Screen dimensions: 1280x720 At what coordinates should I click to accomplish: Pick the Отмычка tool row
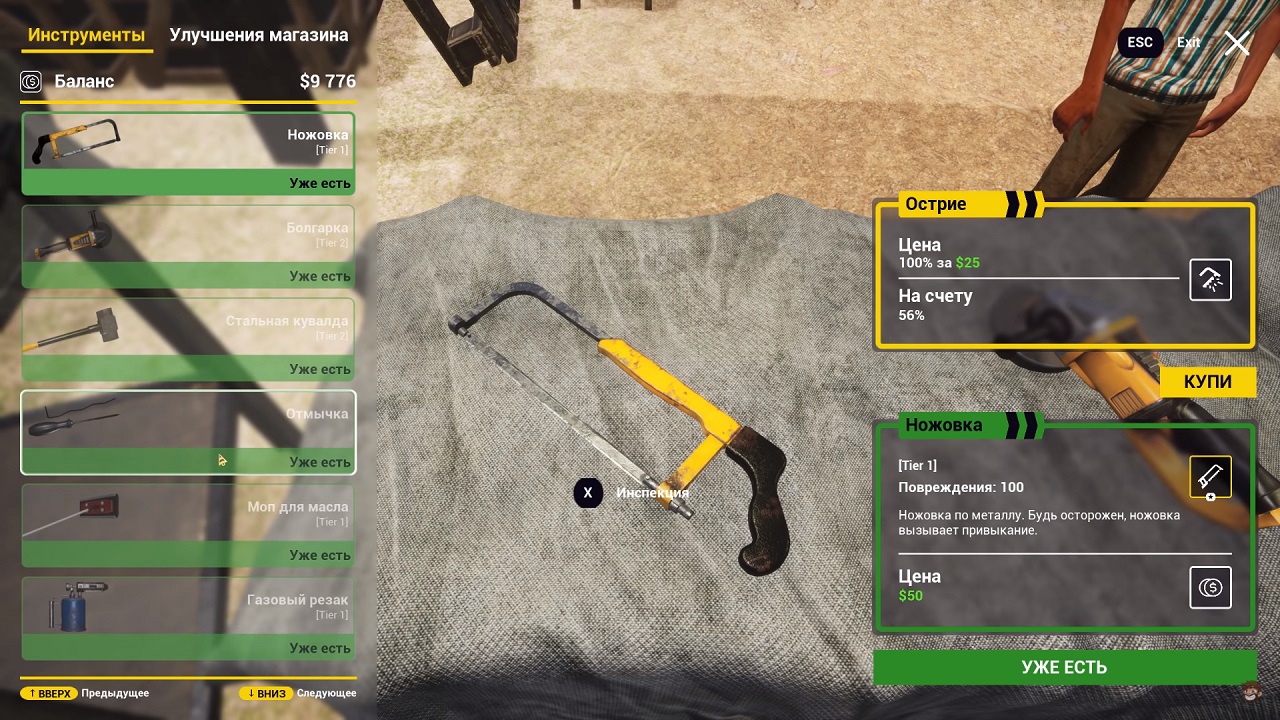188,432
